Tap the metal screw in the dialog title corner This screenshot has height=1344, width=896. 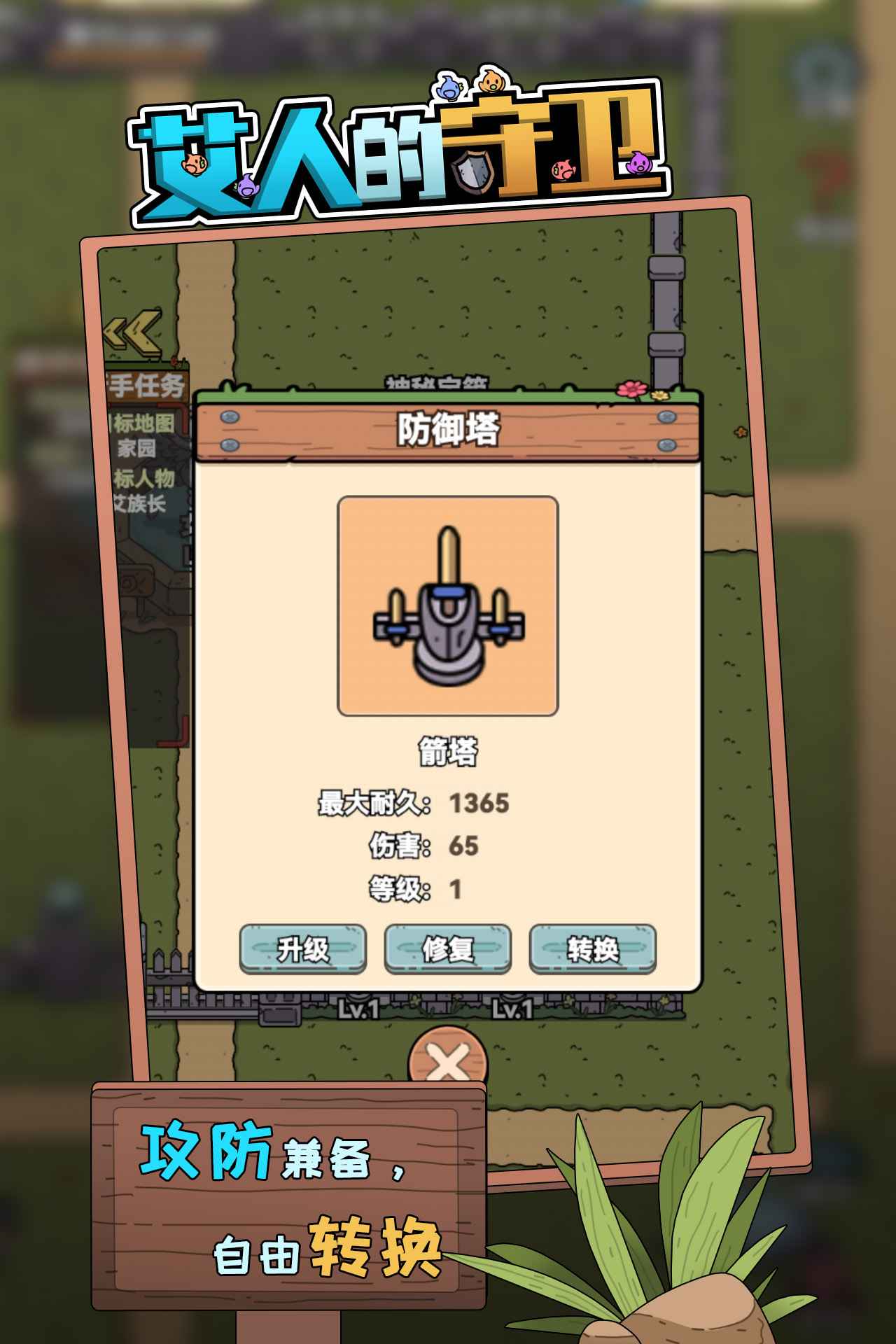228,416
